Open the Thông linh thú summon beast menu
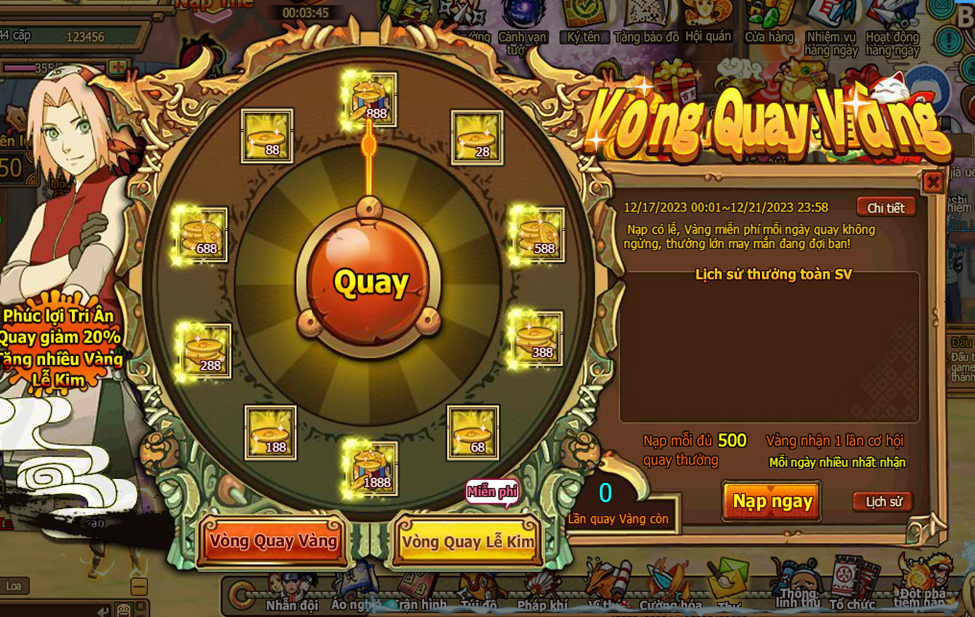 (x=797, y=588)
